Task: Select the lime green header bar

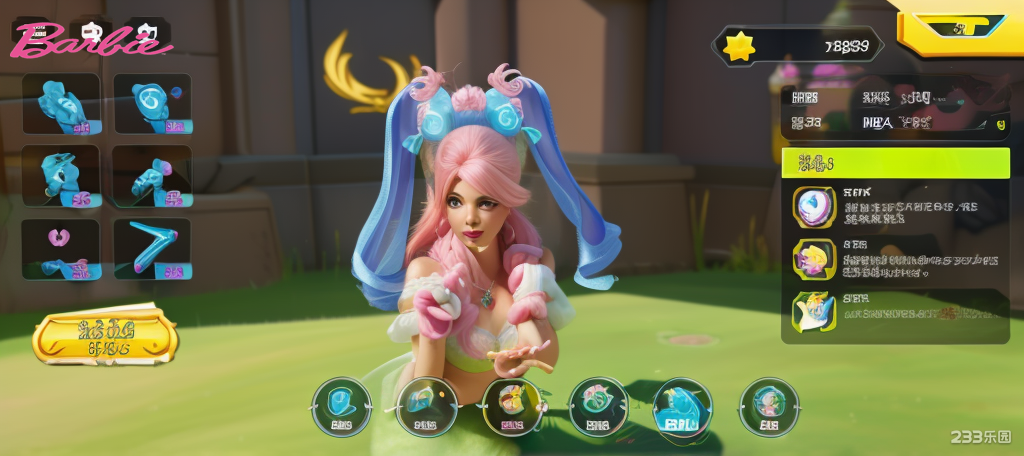Action: 895,163
